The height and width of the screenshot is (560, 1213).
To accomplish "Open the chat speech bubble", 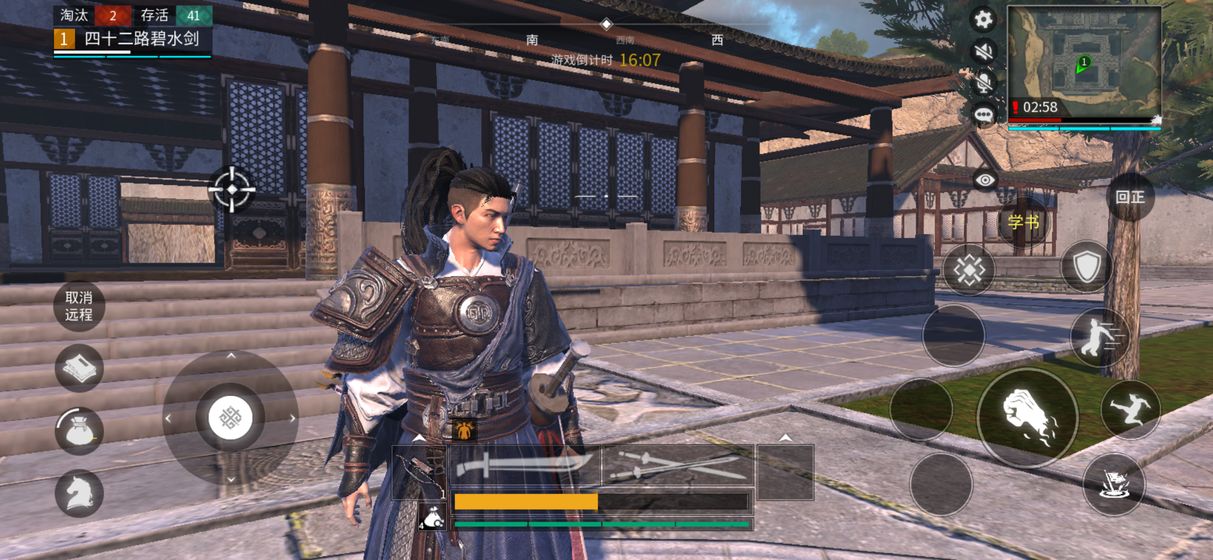I will [984, 114].
